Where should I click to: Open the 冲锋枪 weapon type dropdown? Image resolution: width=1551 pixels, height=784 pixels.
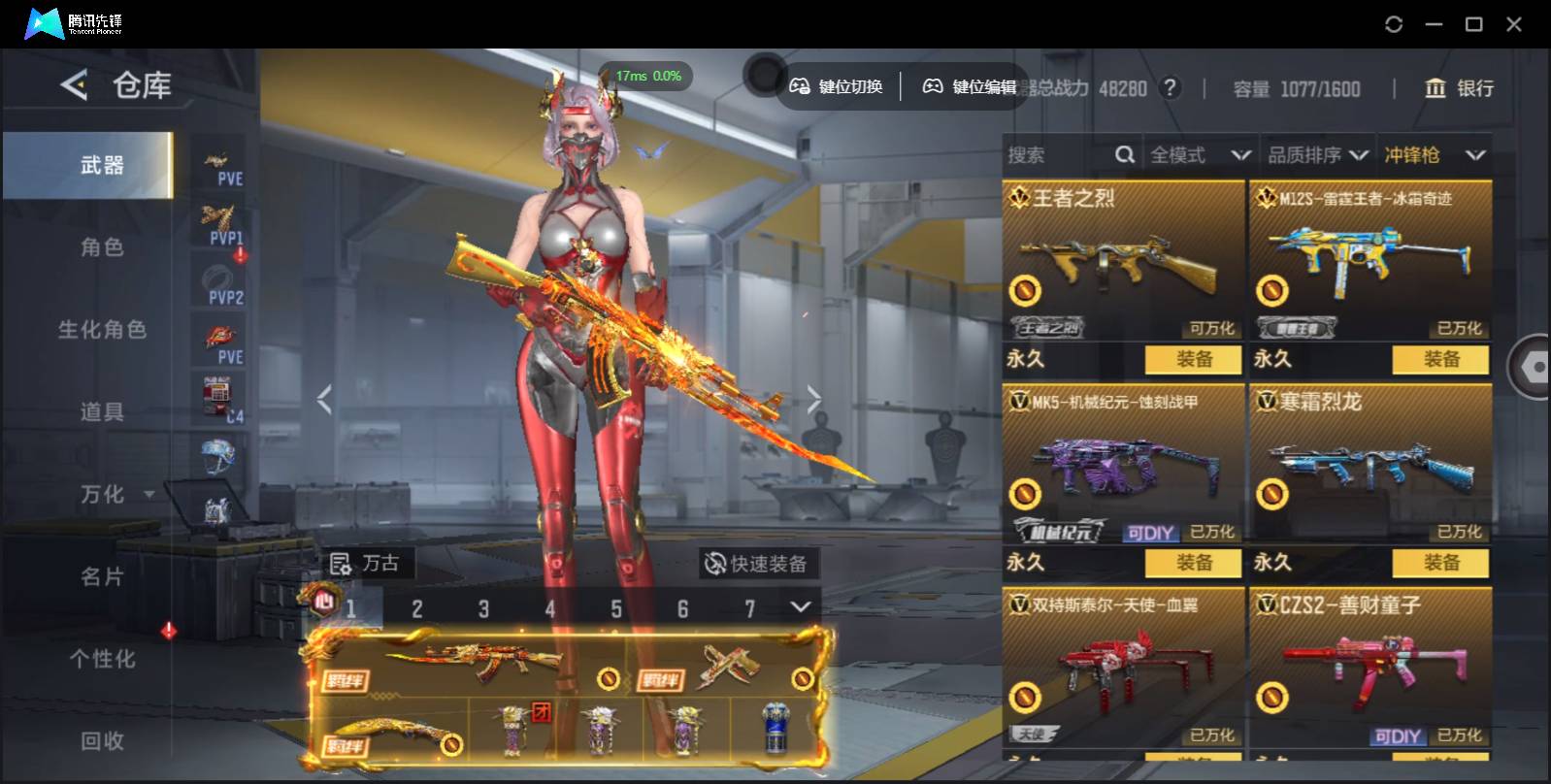1434,155
